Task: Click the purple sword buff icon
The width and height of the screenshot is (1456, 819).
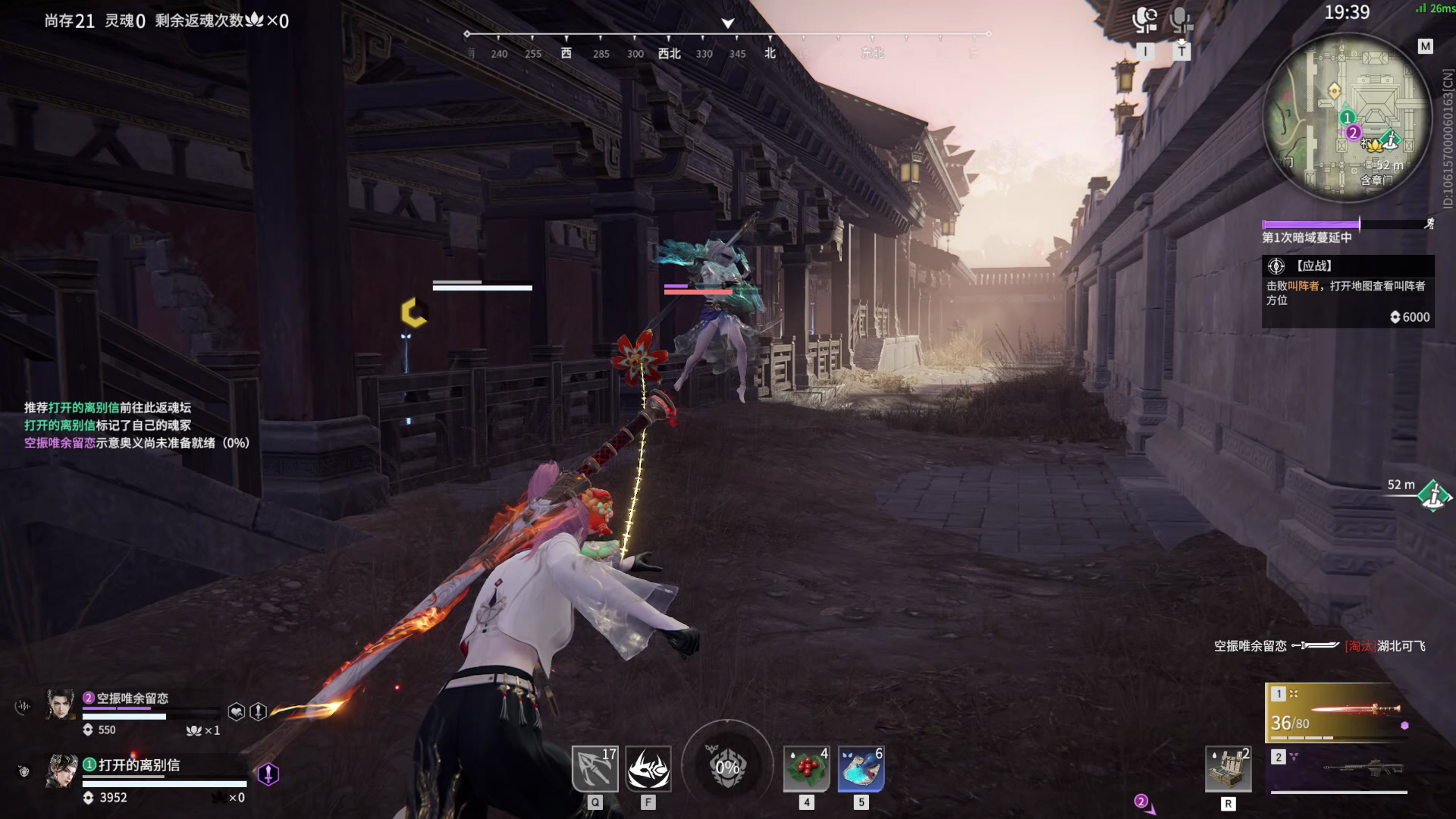Action: click(x=268, y=773)
